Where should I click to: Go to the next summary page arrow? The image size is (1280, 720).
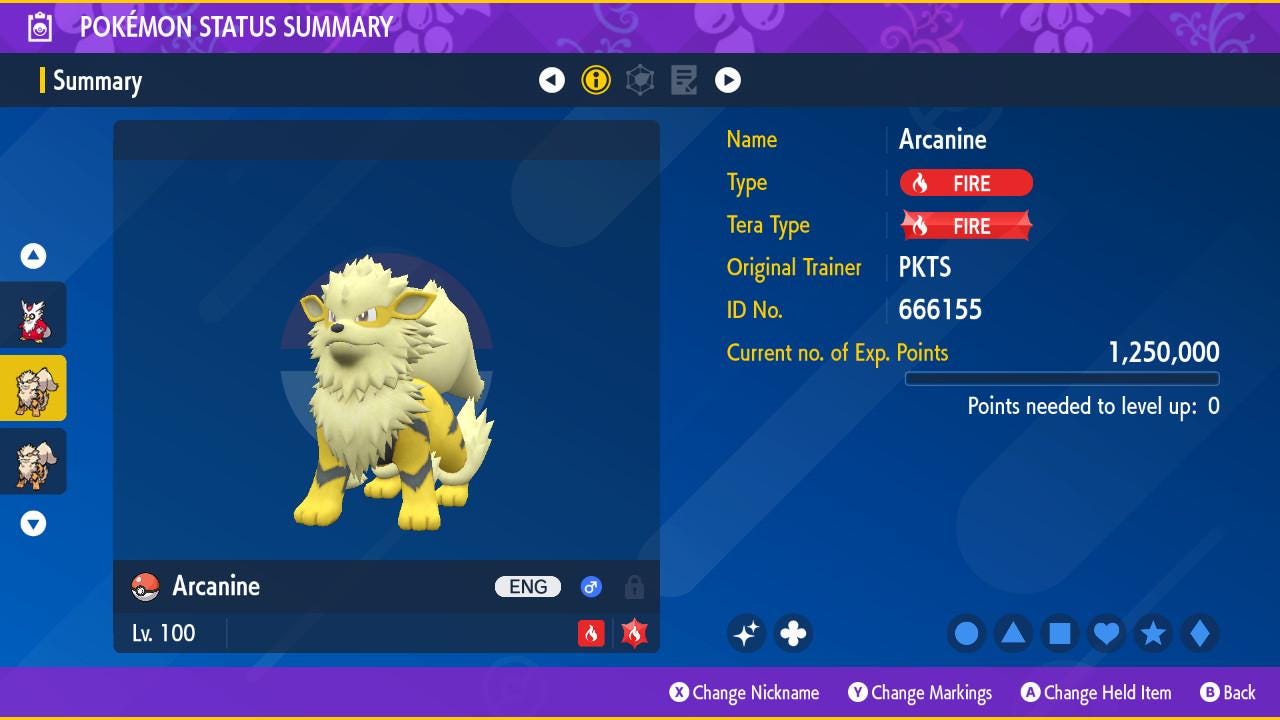728,80
